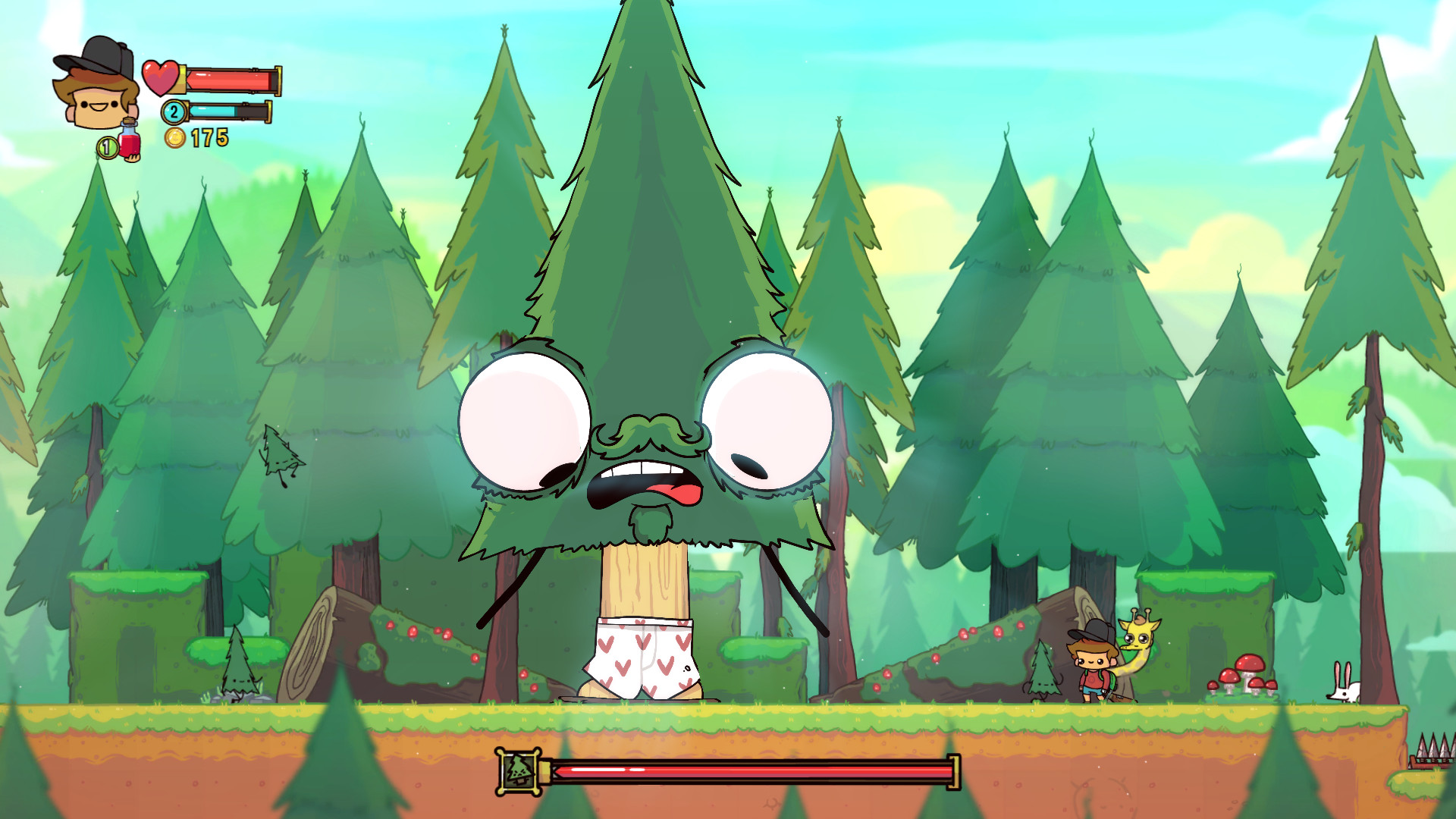This screenshot has height=819, width=1456.
Task: Click the gold coin icon near 175
Action: [176, 138]
